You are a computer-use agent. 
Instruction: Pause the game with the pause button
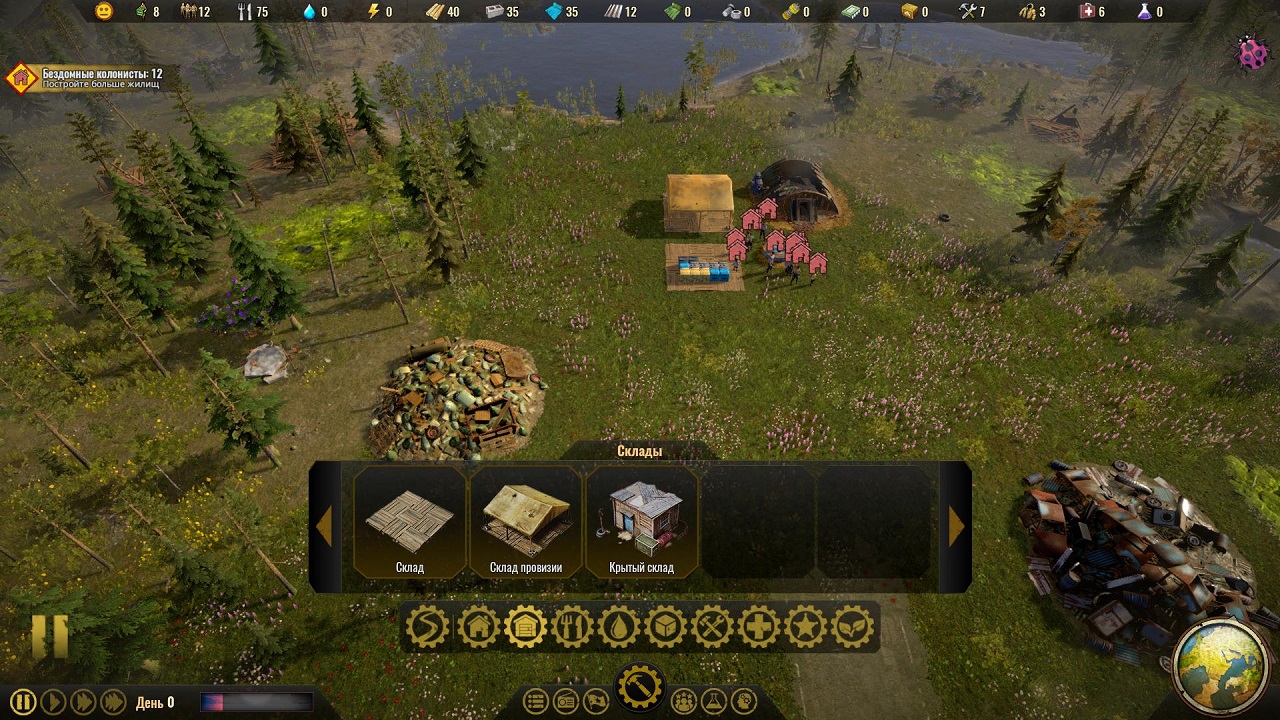pyautogui.click(x=24, y=702)
